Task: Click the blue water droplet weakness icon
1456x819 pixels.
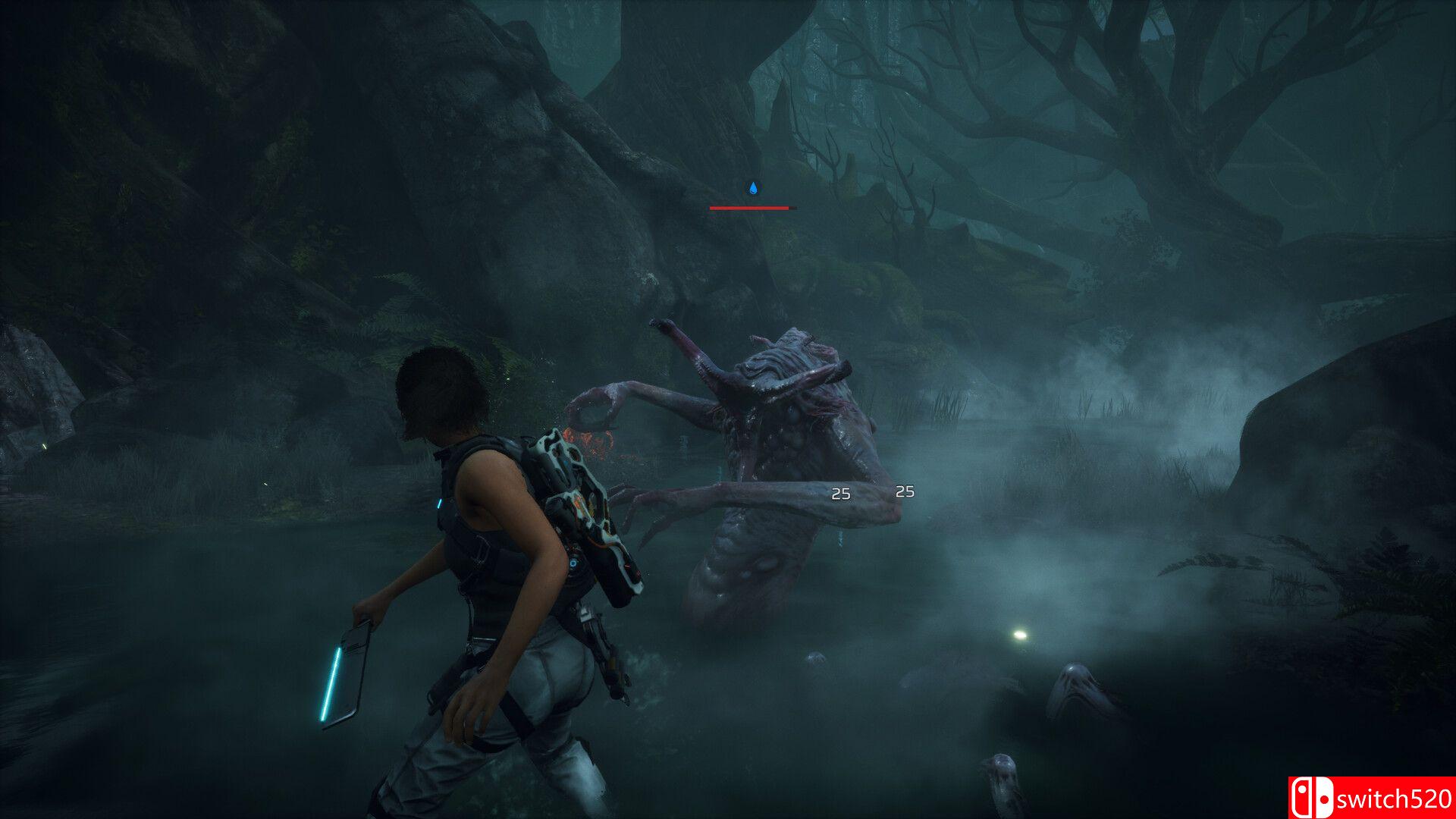Action: tap(753, 188)
